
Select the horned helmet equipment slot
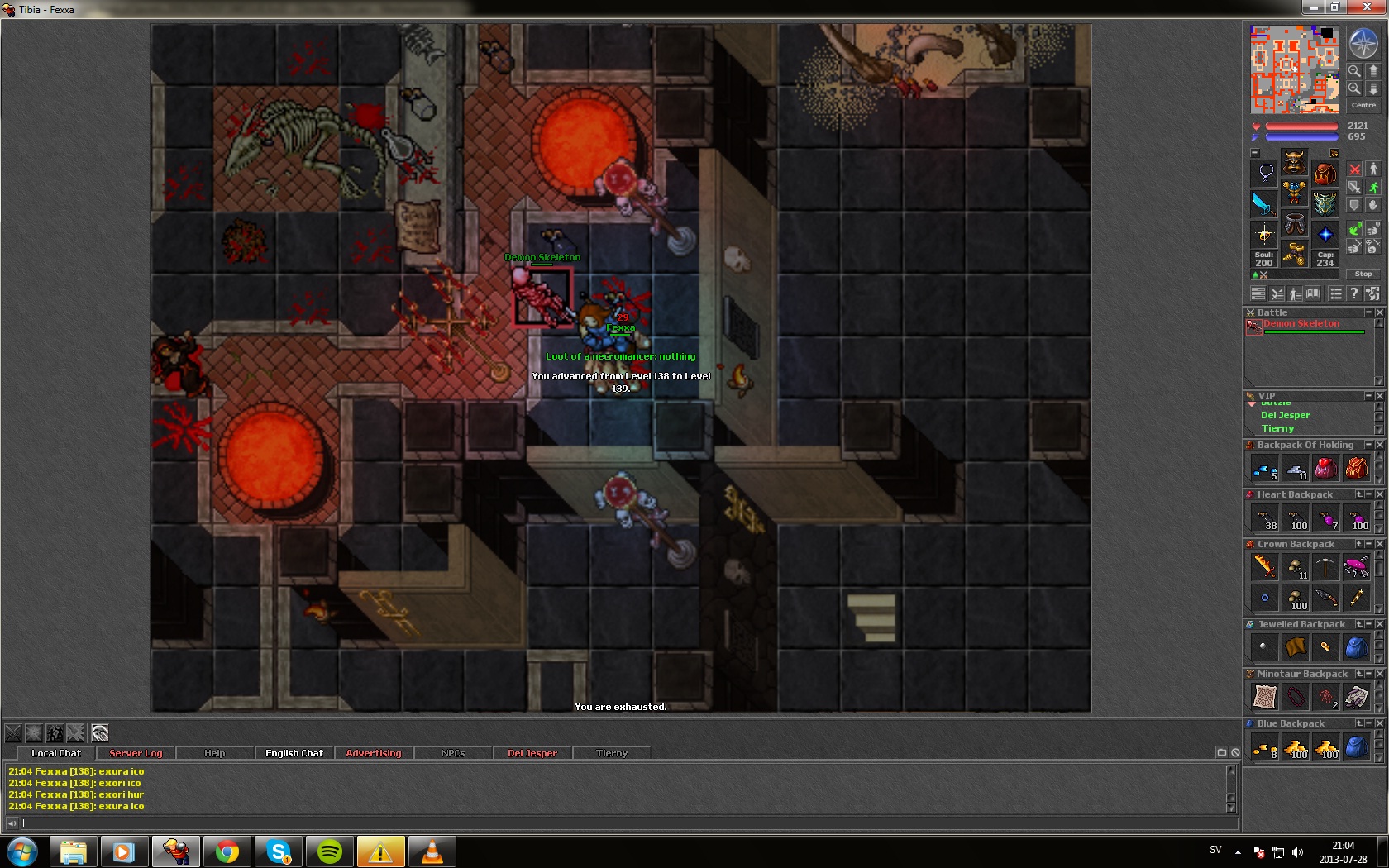click(x=1294, y=161)
